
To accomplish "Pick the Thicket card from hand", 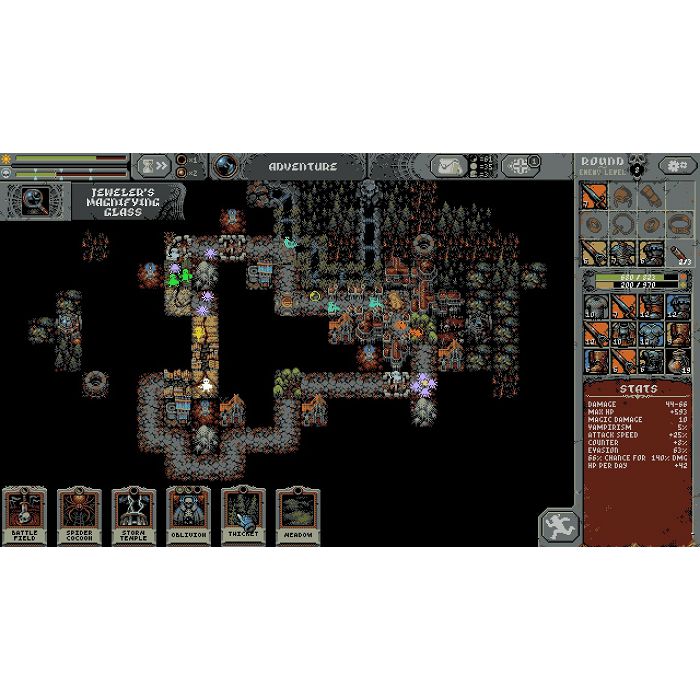I will point(243,515).
